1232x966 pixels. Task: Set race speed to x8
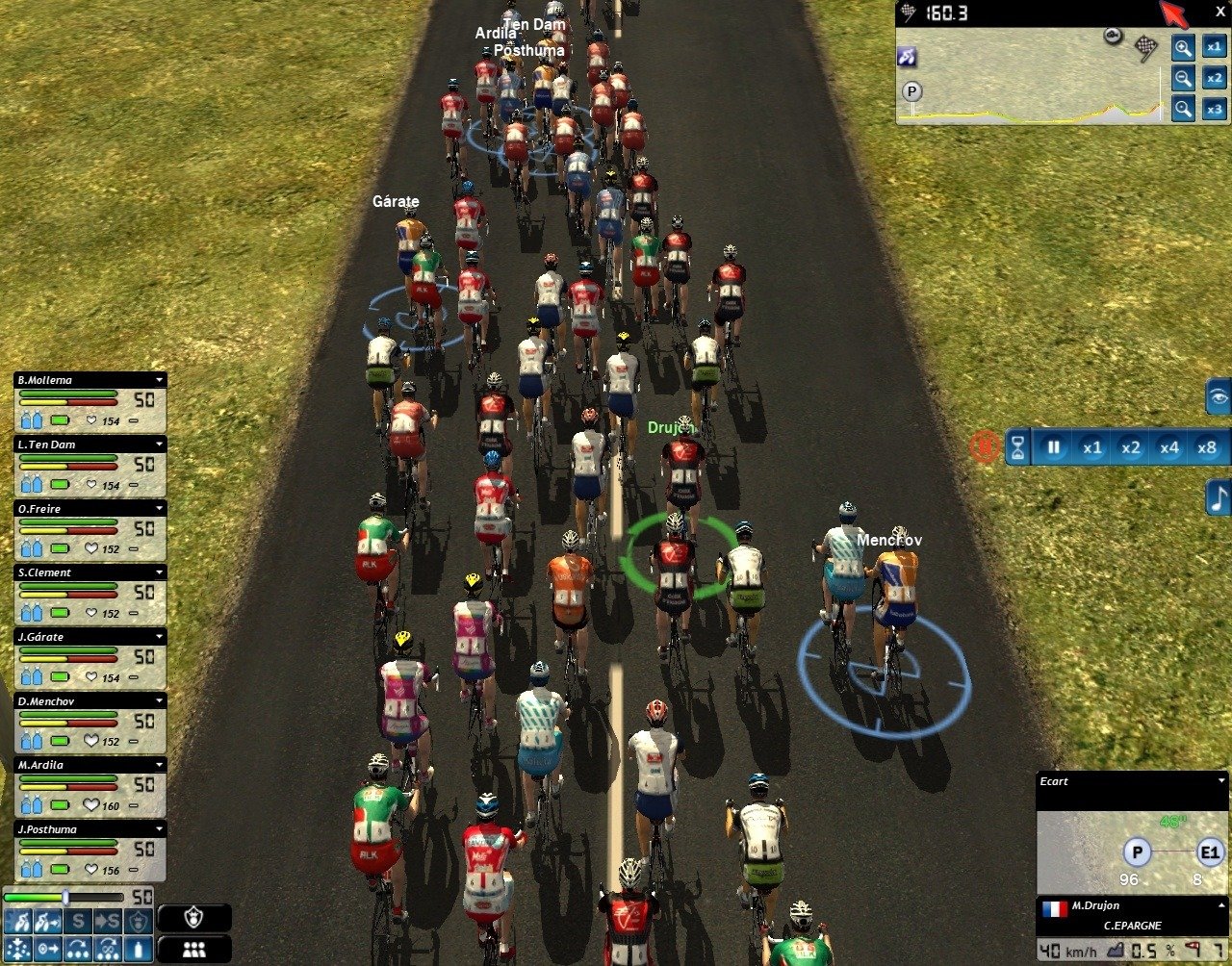coord(1206,447)
